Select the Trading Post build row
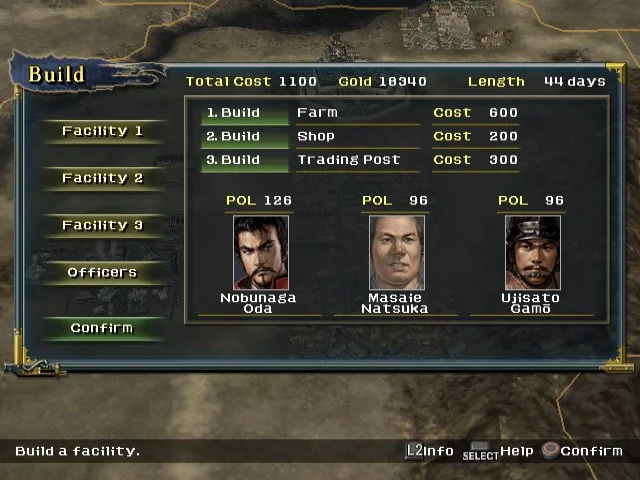This screenshot has height=480, width=640. pos(357,160)
